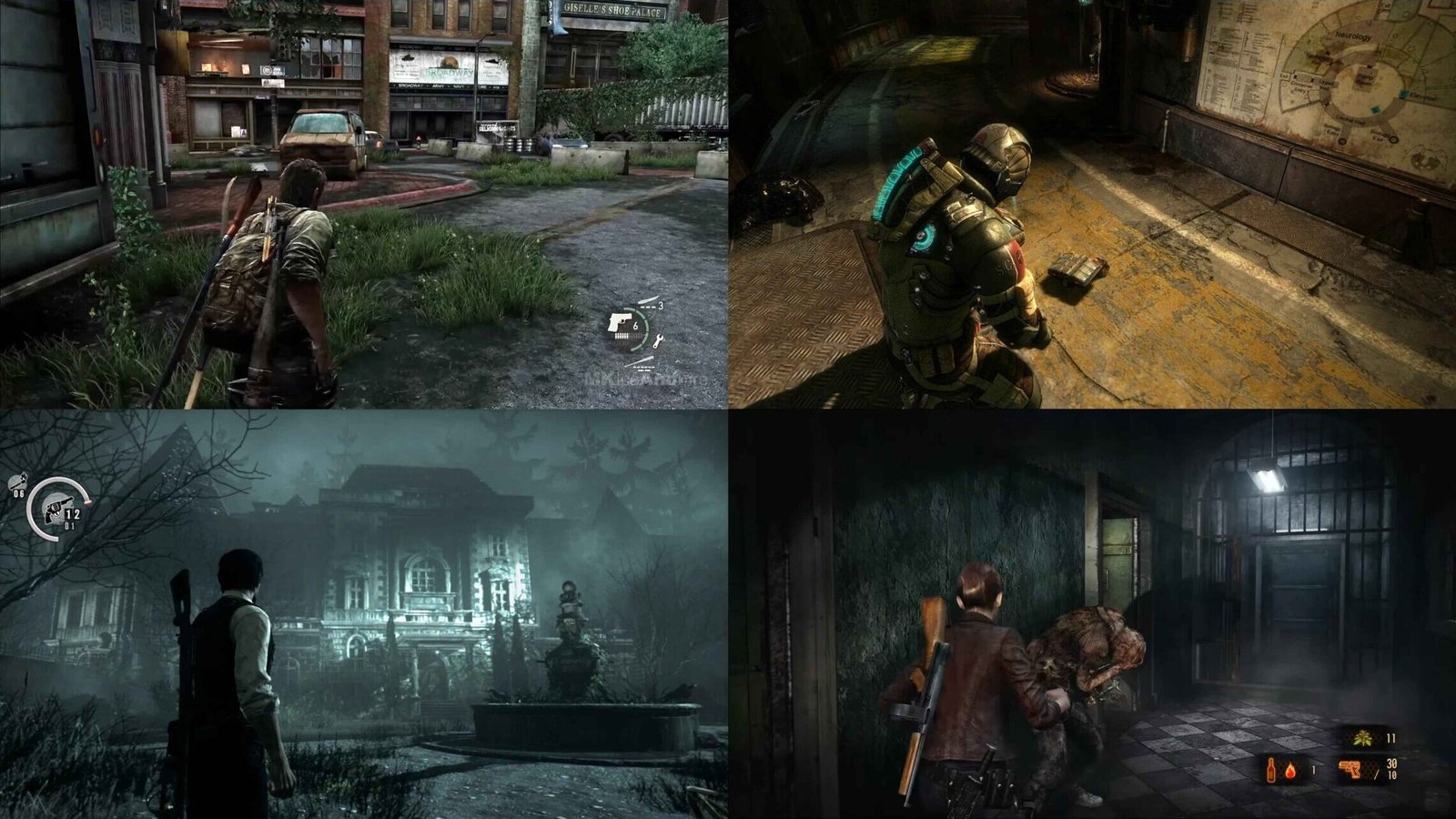This screenshot has height=819, width=1456.
Task: Click the wrench crafting icon near the weapon dial
Action: point(659,341)
